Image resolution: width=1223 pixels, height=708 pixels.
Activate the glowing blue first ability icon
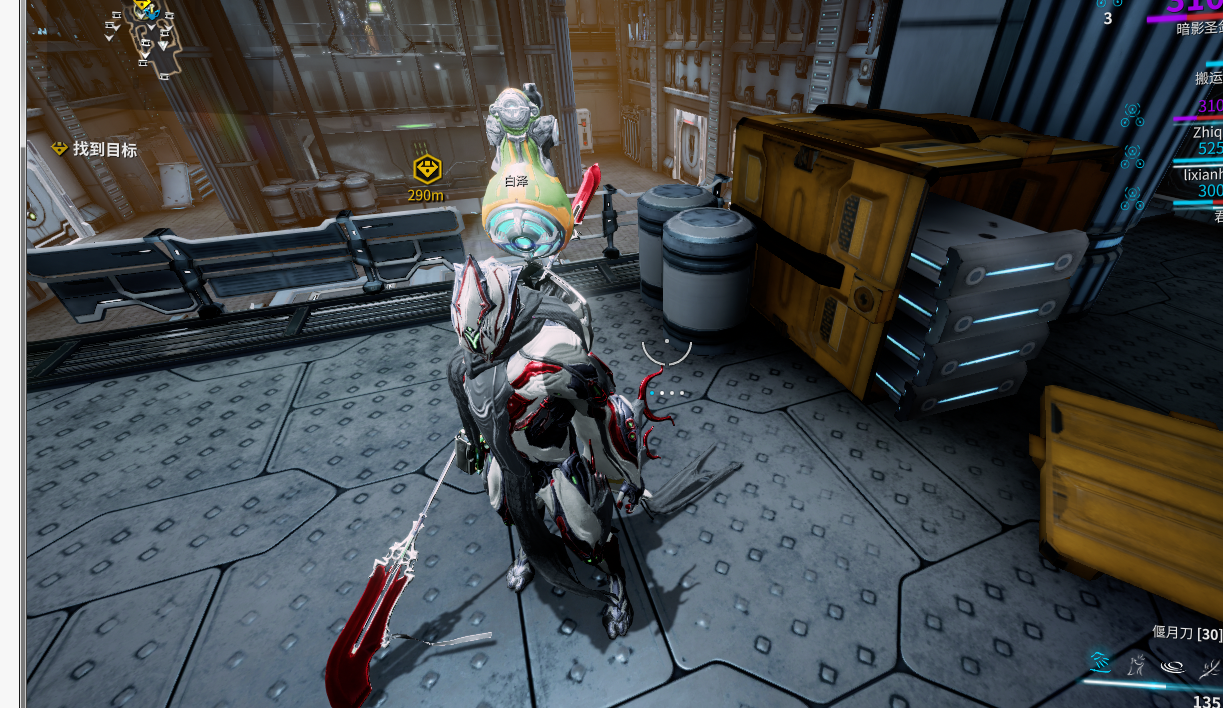1101,663
